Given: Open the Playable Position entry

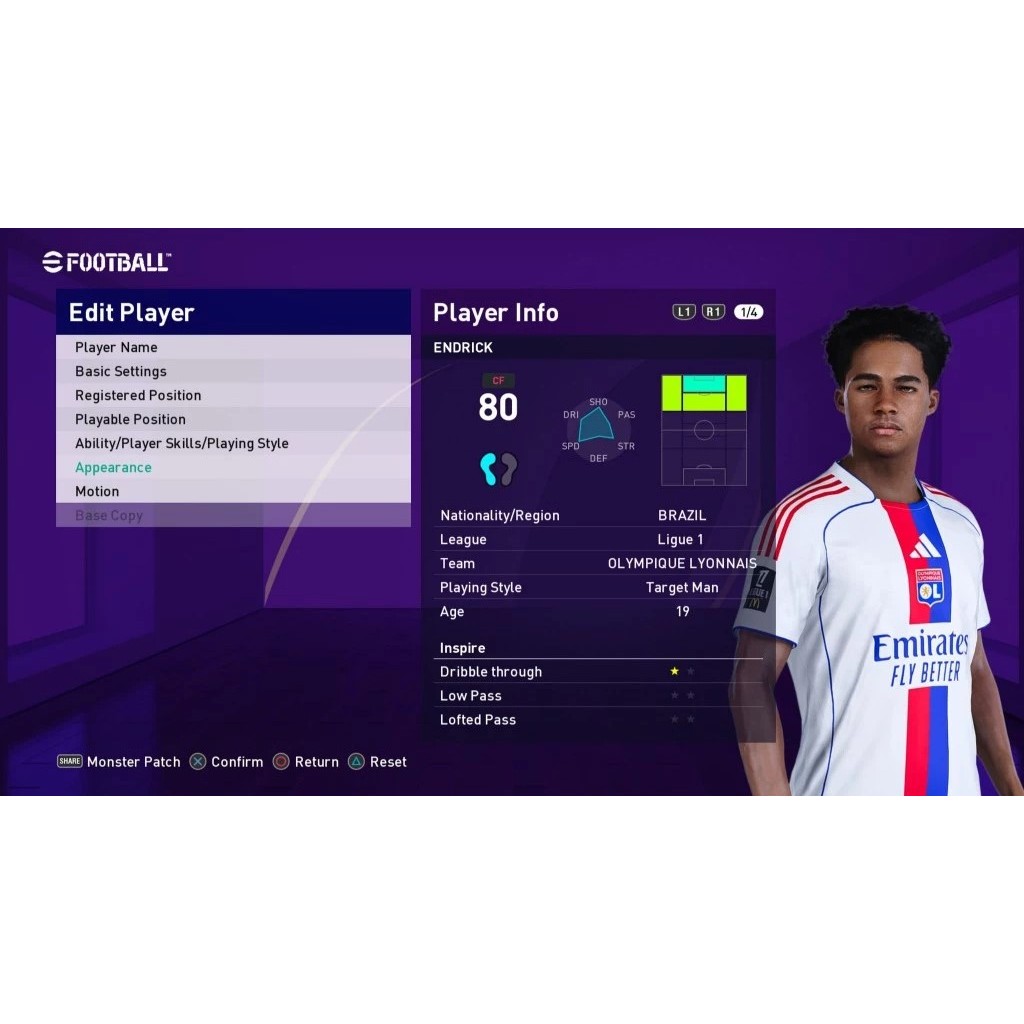Looking at the screenshot, I should click(130, 419).
